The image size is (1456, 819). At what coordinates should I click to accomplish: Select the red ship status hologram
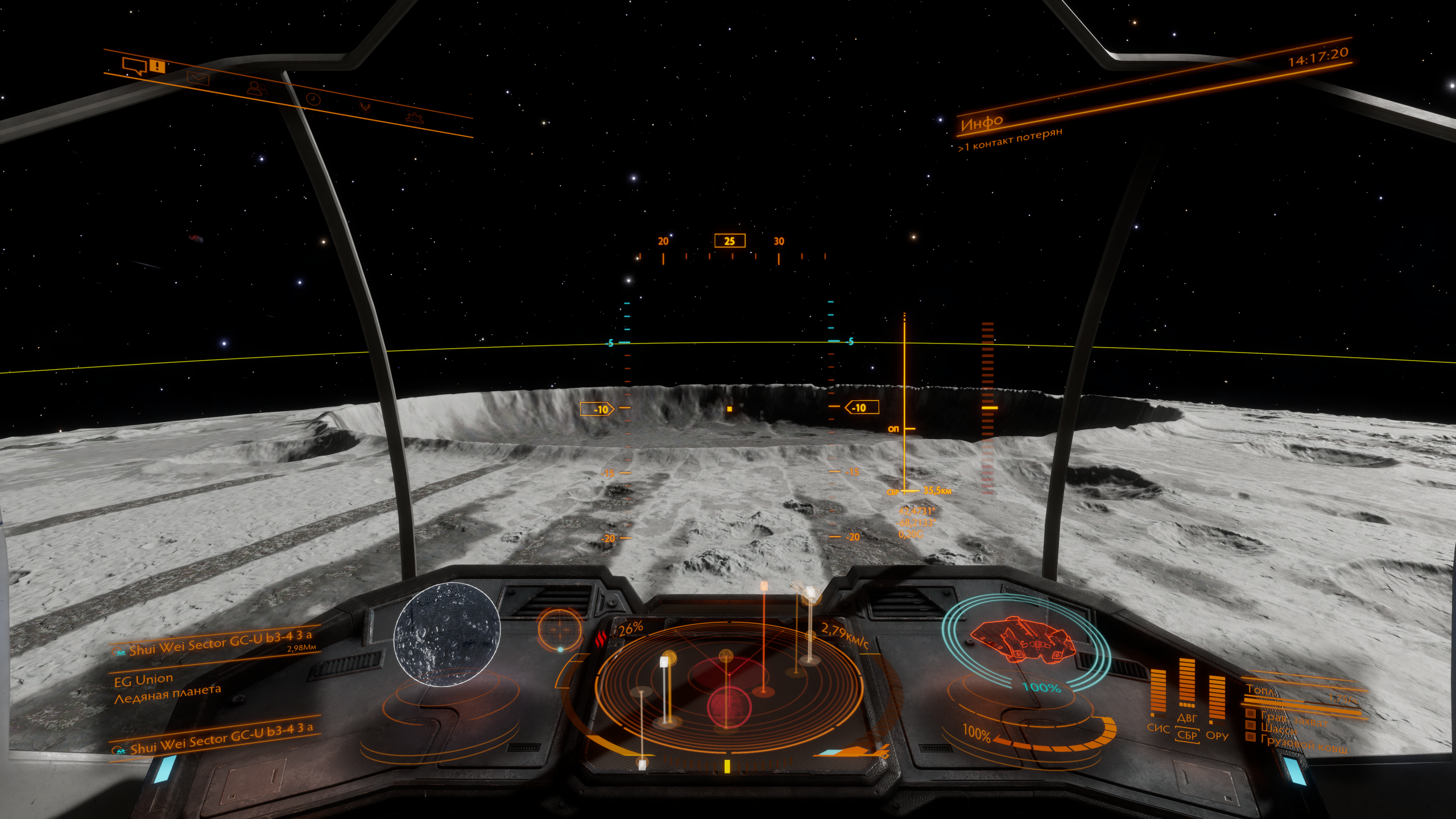(1022, 640)
